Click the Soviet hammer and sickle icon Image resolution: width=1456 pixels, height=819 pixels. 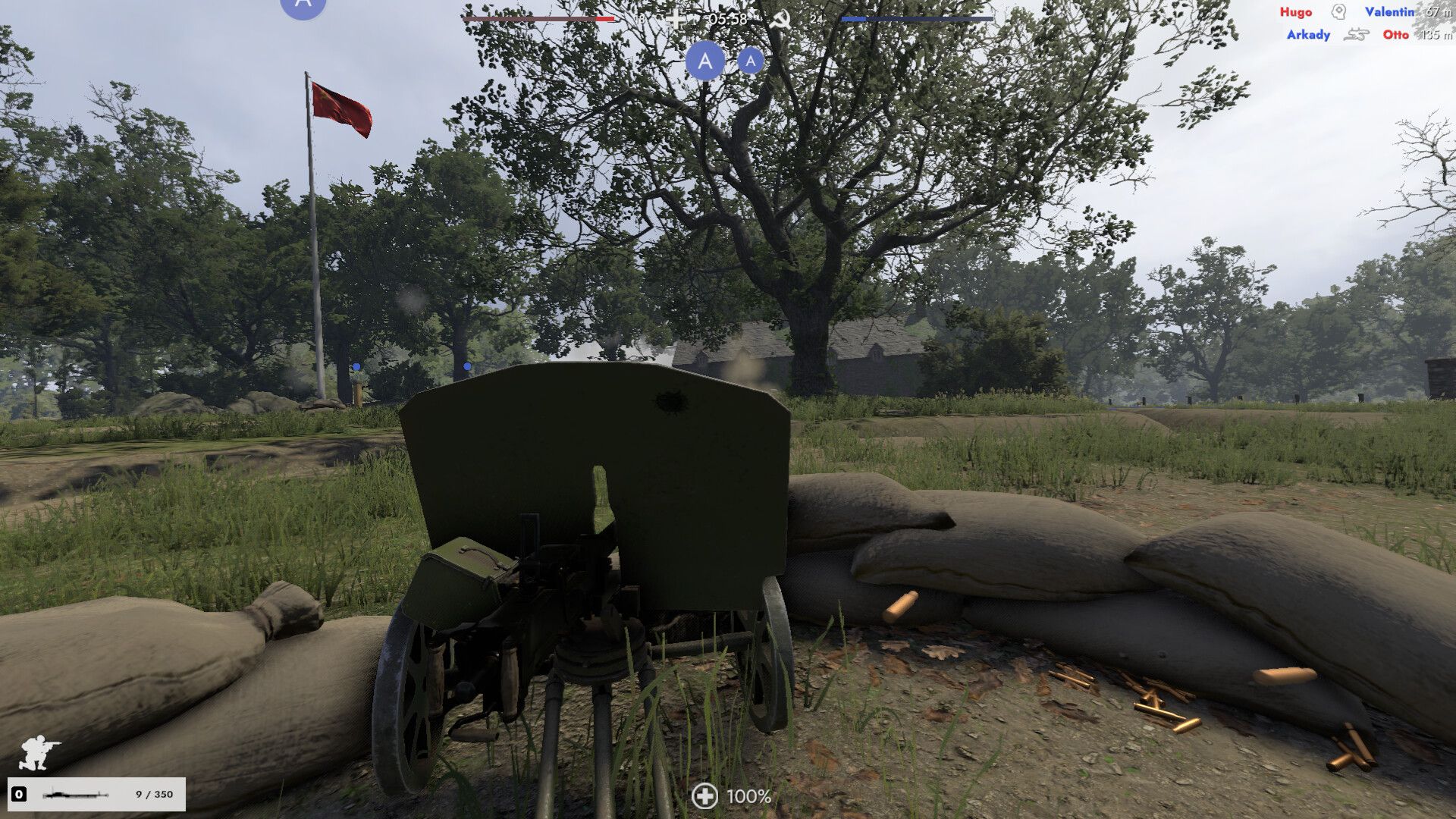tap(780, 19)
